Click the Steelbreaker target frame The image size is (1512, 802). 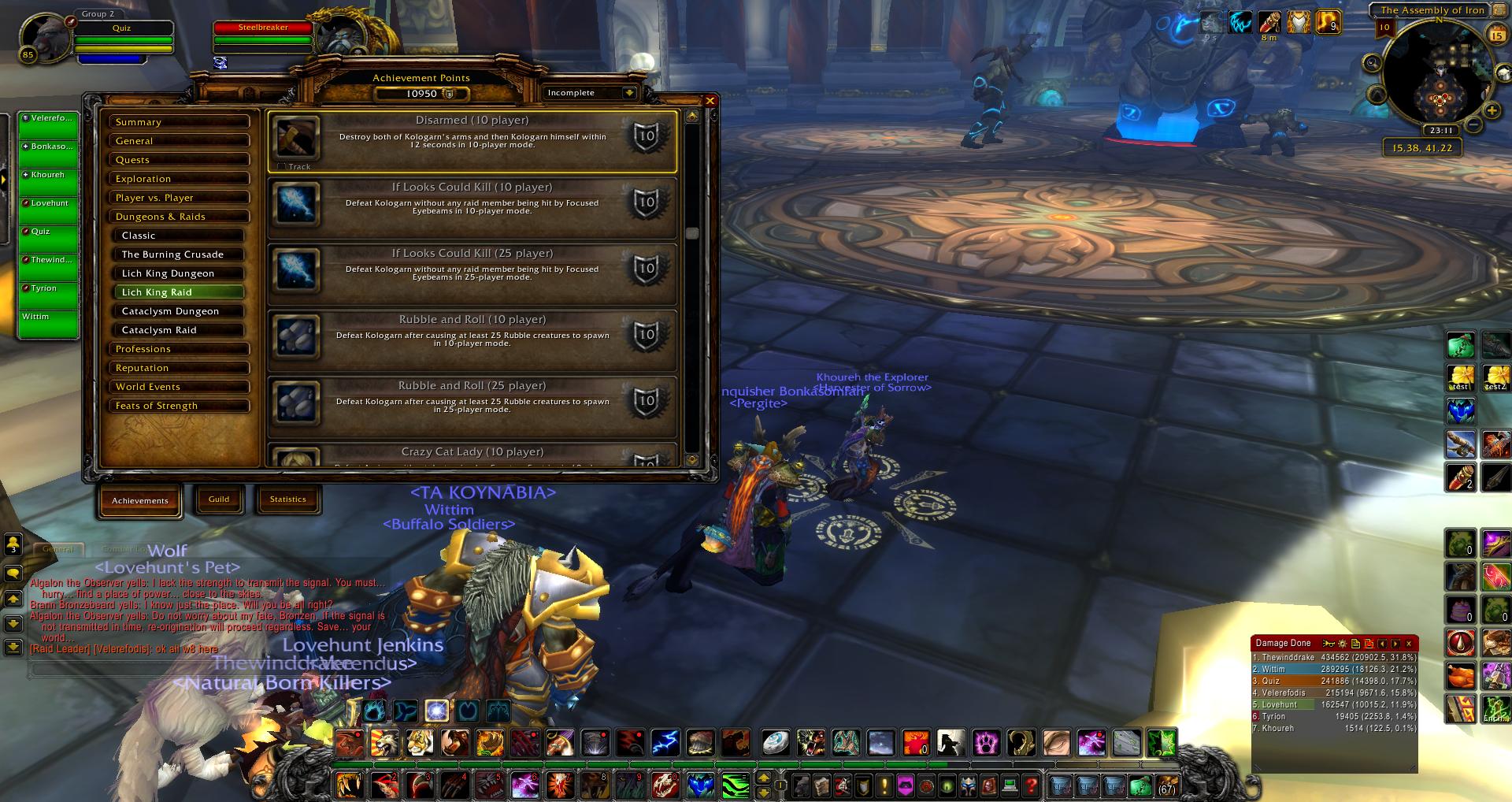(x=263, y=28)
